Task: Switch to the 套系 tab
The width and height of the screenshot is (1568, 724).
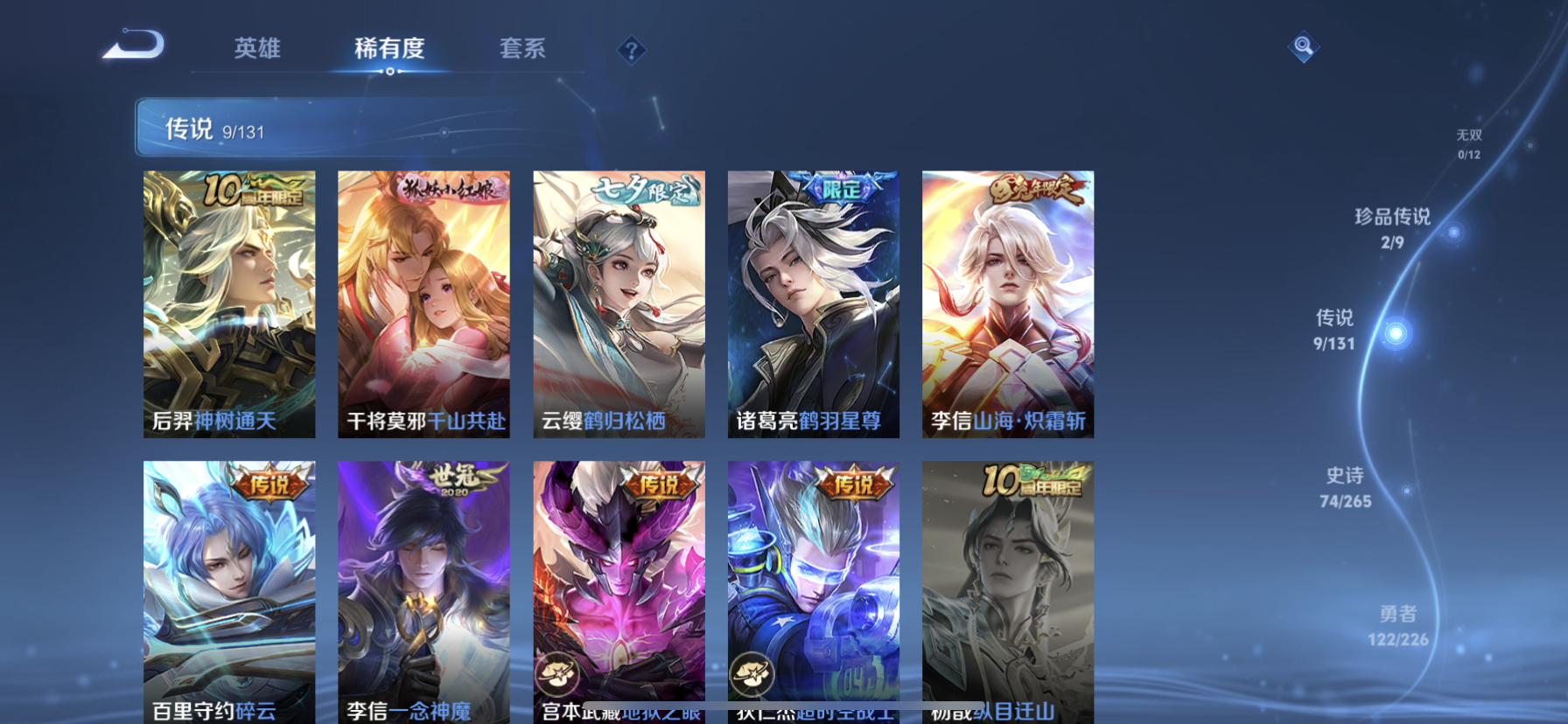Action: click(523, 50)
